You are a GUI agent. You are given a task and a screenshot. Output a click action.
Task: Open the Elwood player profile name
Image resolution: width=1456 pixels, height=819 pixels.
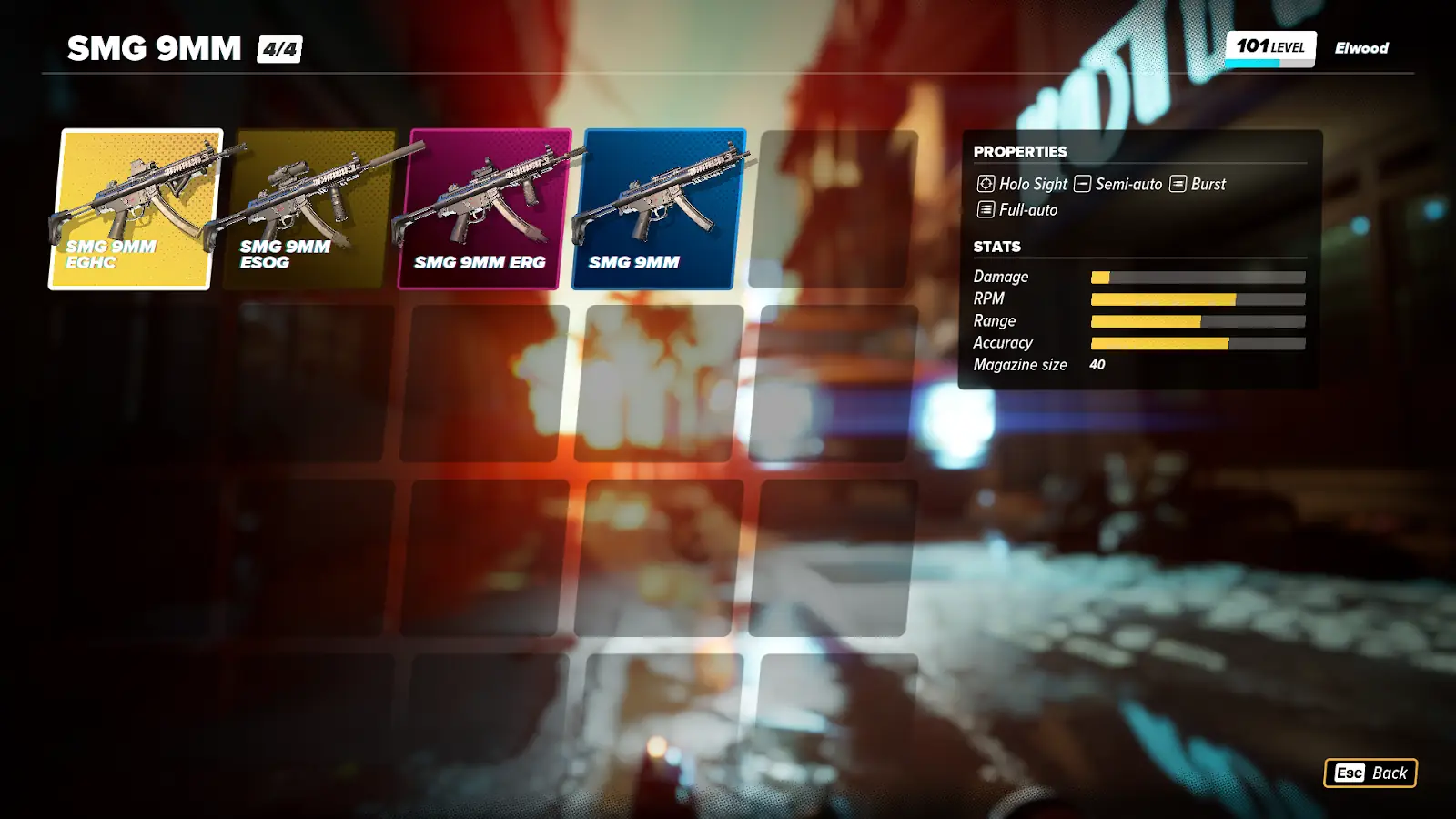[1361, 48]
